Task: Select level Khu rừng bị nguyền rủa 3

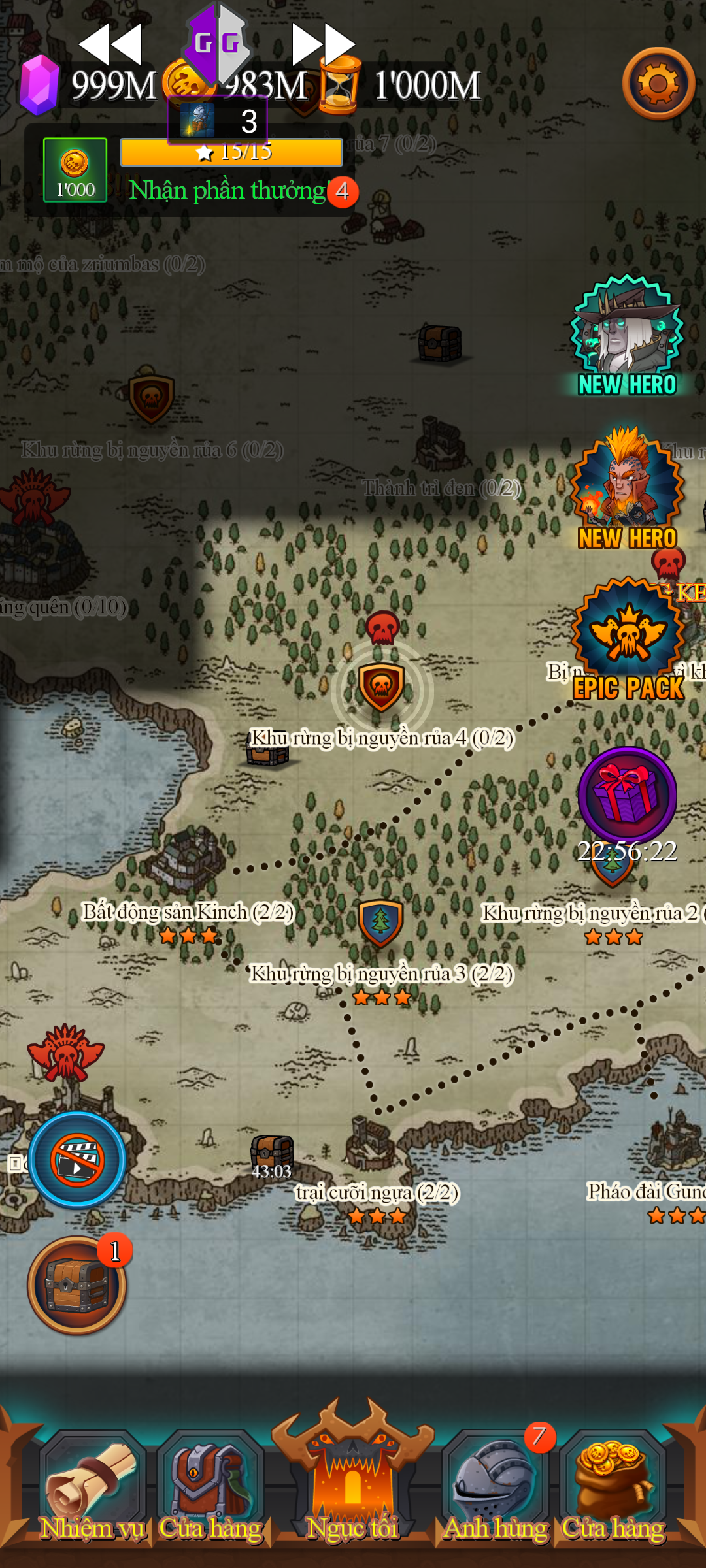Action: pos(380,923)
